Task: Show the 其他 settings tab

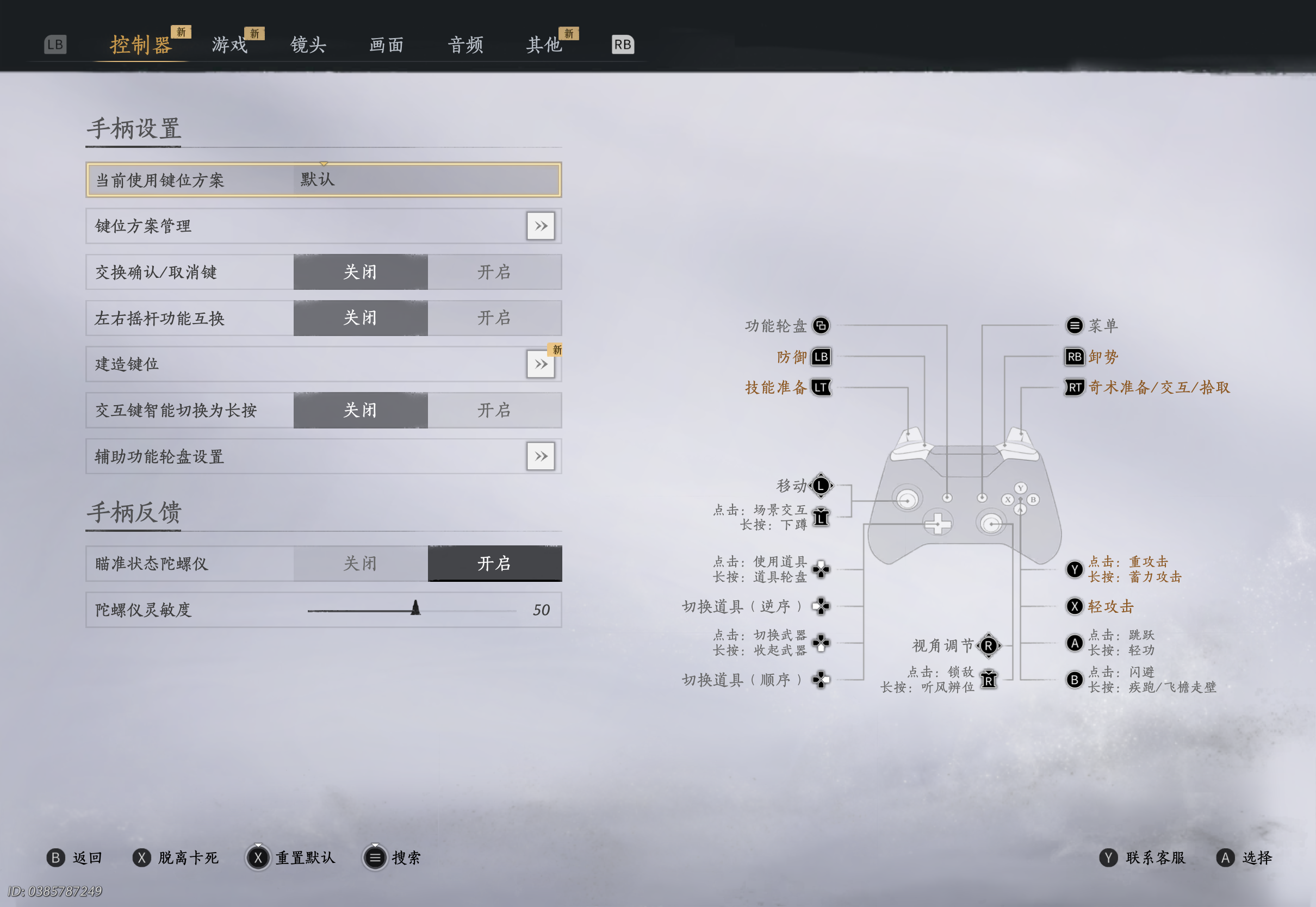Action: pos(544,45)
